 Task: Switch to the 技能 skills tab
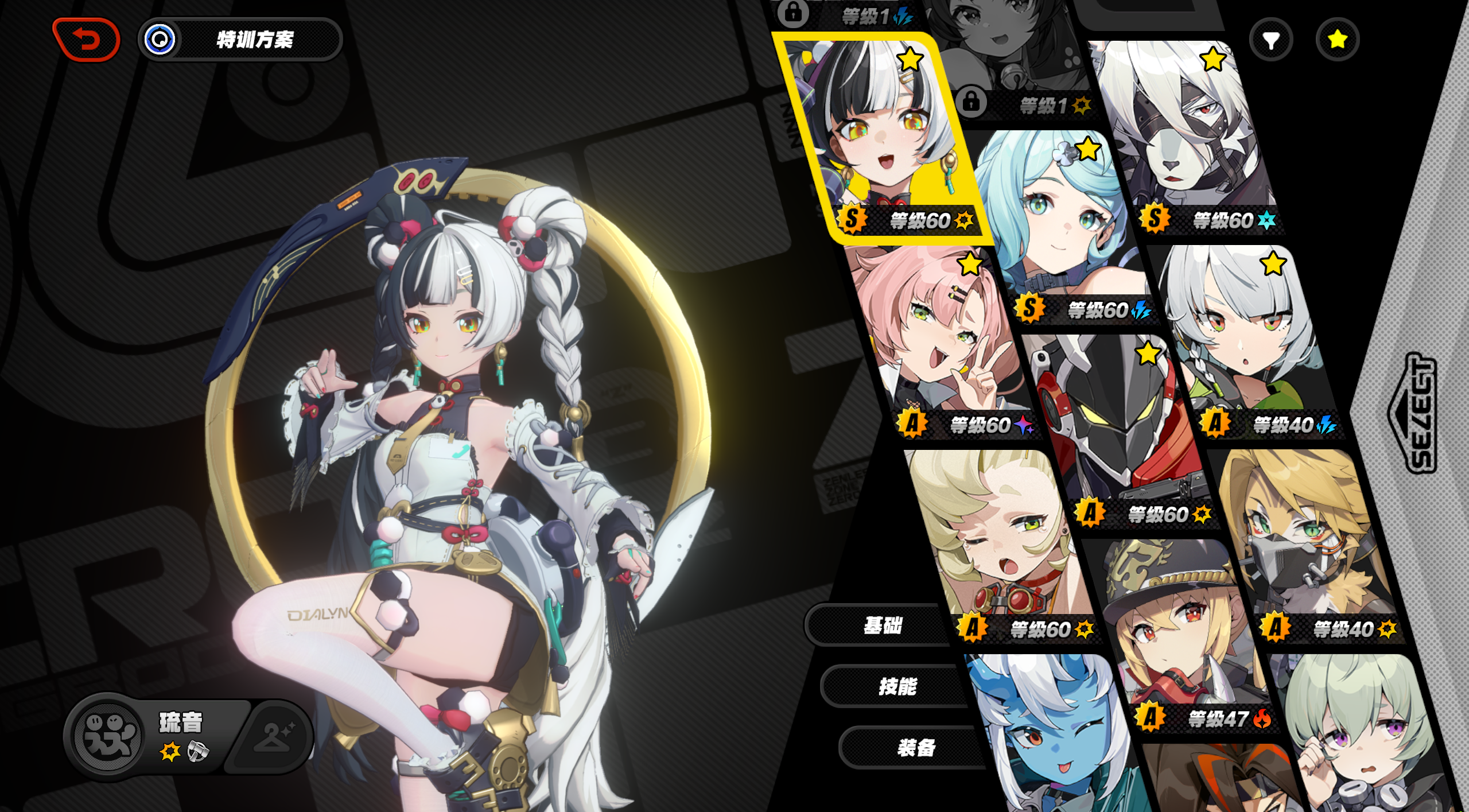[x=897, y=686]
